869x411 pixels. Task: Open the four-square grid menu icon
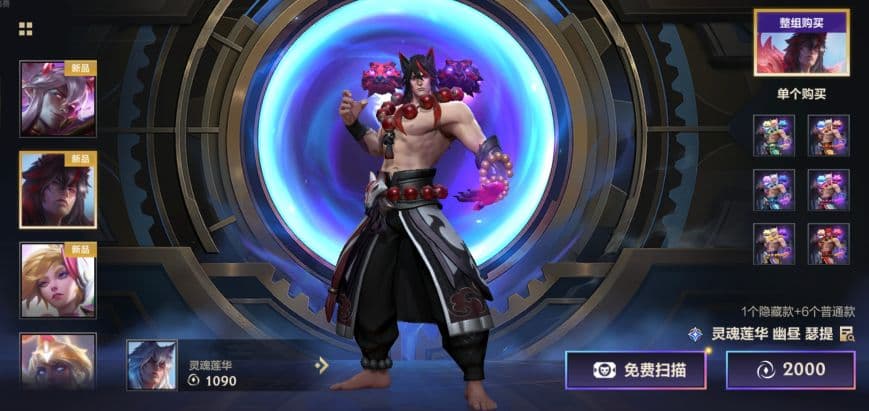[26, 29]
